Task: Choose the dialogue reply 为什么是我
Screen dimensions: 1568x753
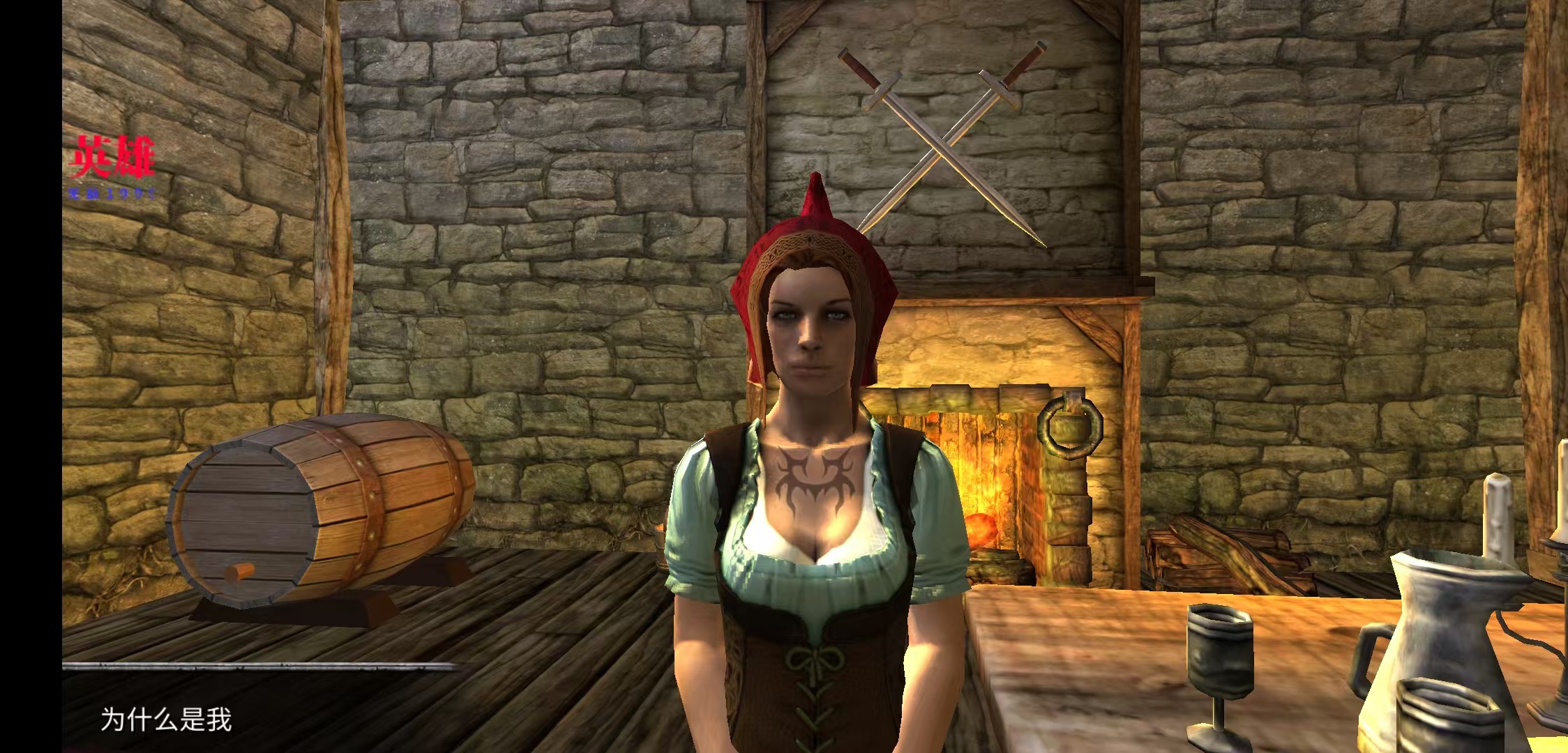Action: (x=166, y=719)
